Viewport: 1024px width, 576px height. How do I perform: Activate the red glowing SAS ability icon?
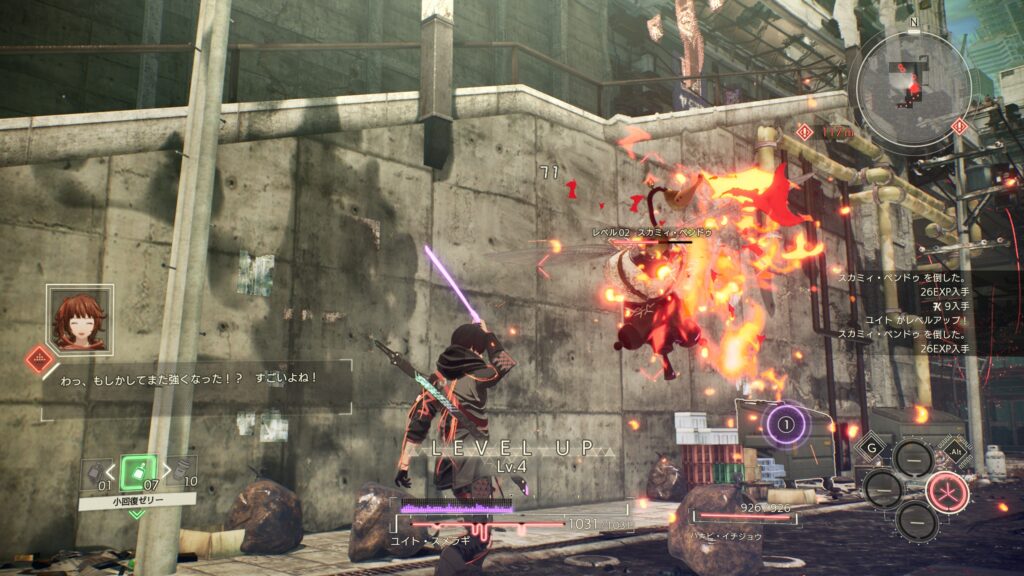coord(945,490)
